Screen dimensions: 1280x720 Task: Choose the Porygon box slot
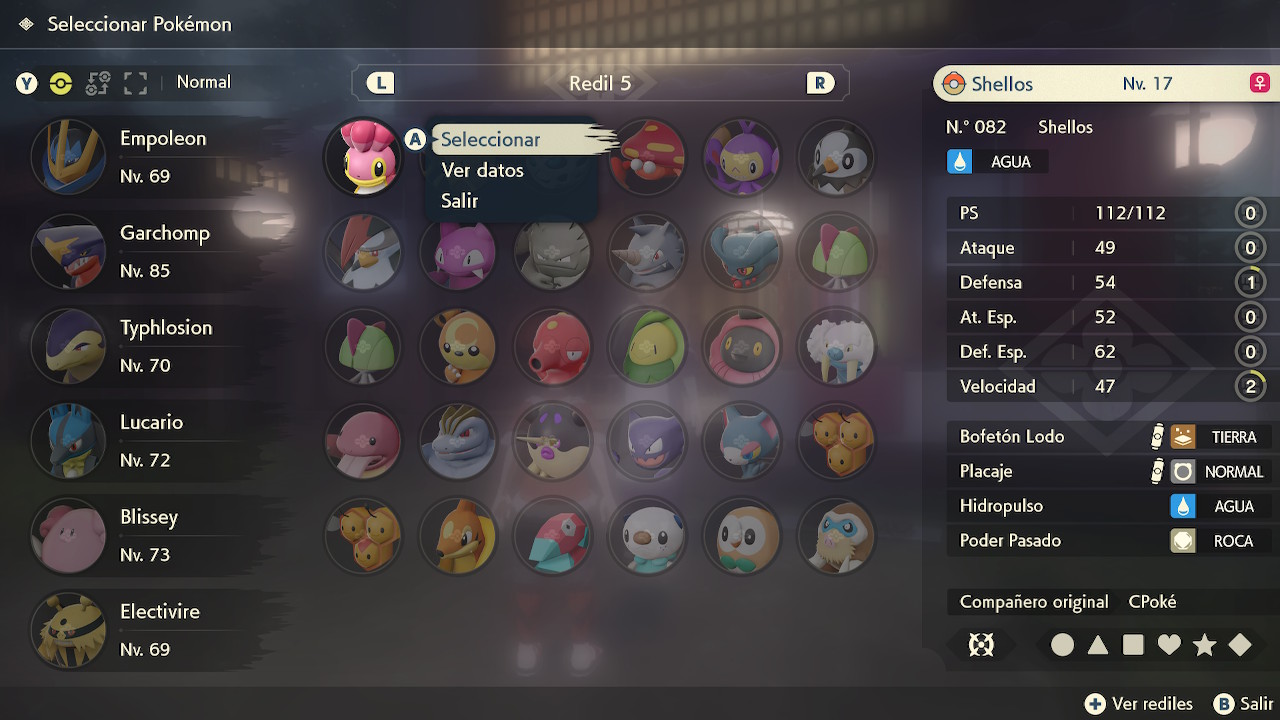(x=552, y=536)
